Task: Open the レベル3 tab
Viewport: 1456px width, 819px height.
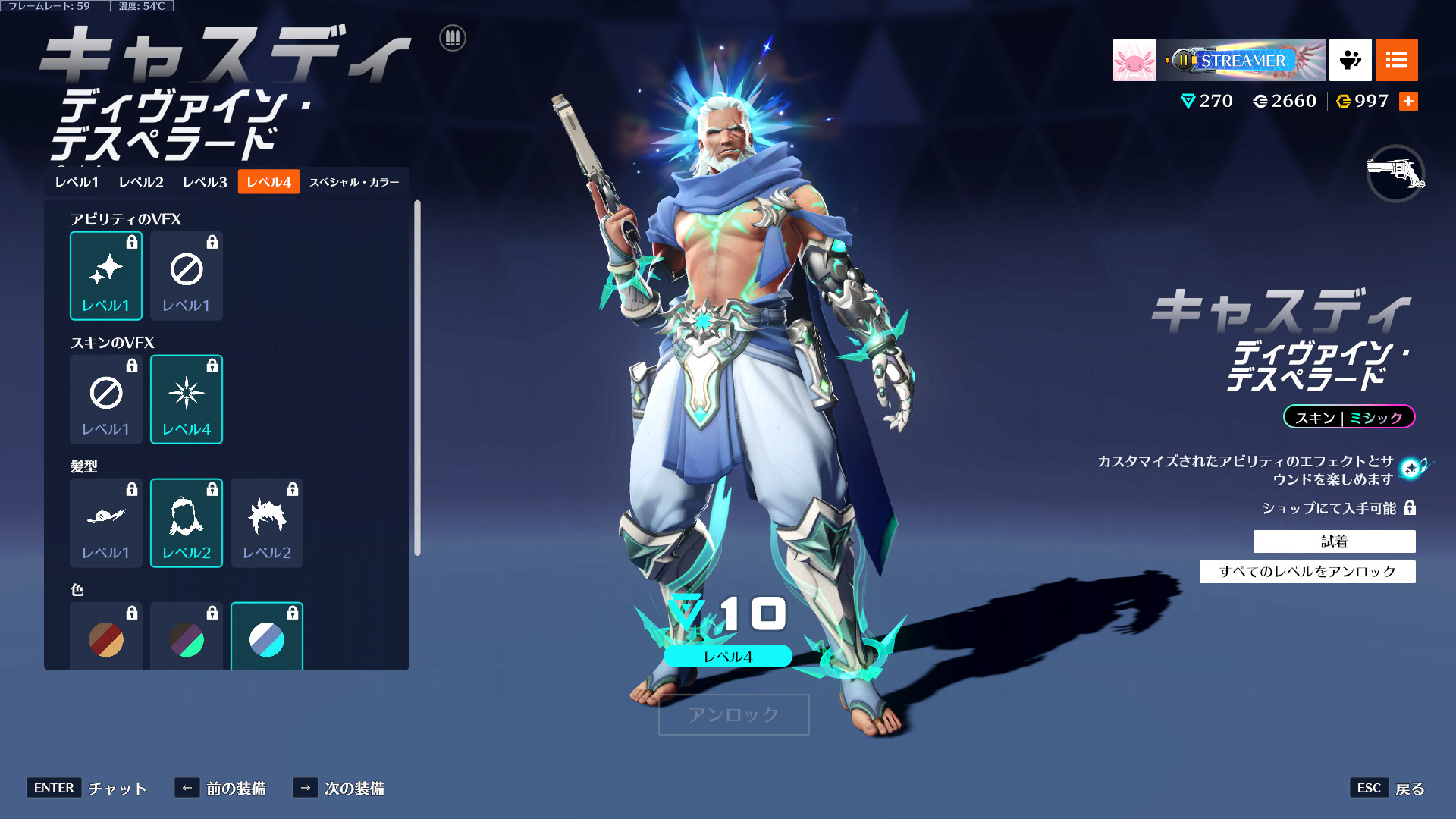Action: (x=205, y=182)
